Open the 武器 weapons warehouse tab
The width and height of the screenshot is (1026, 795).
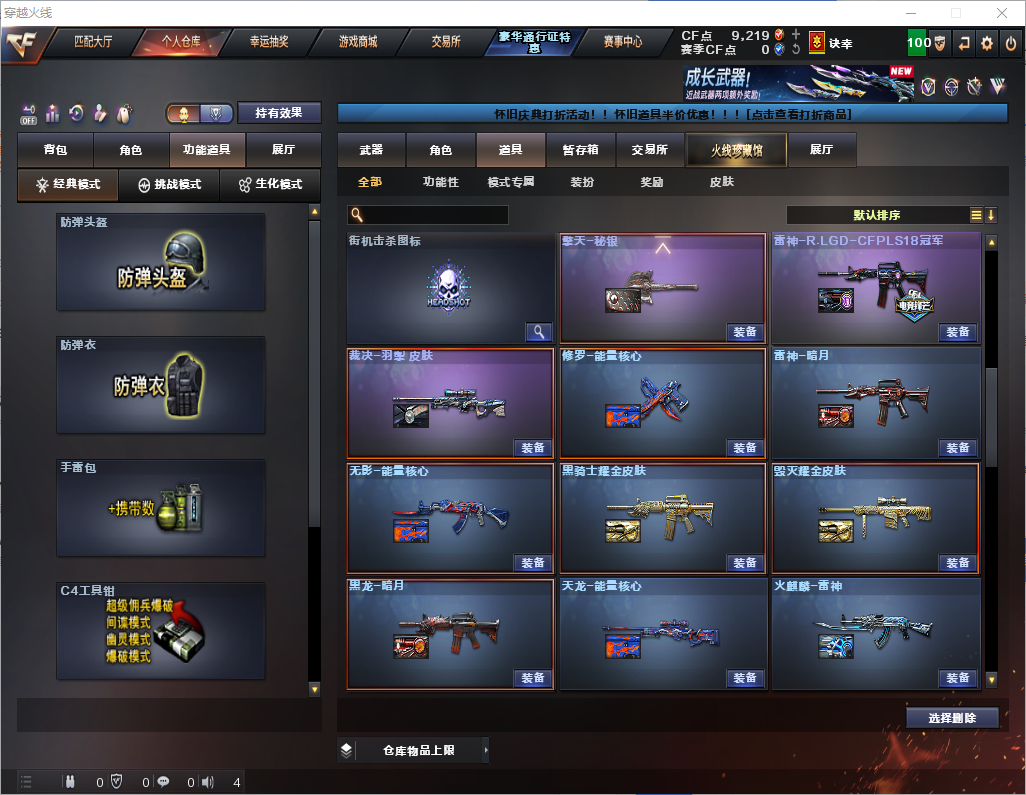(x=371, y=150)
